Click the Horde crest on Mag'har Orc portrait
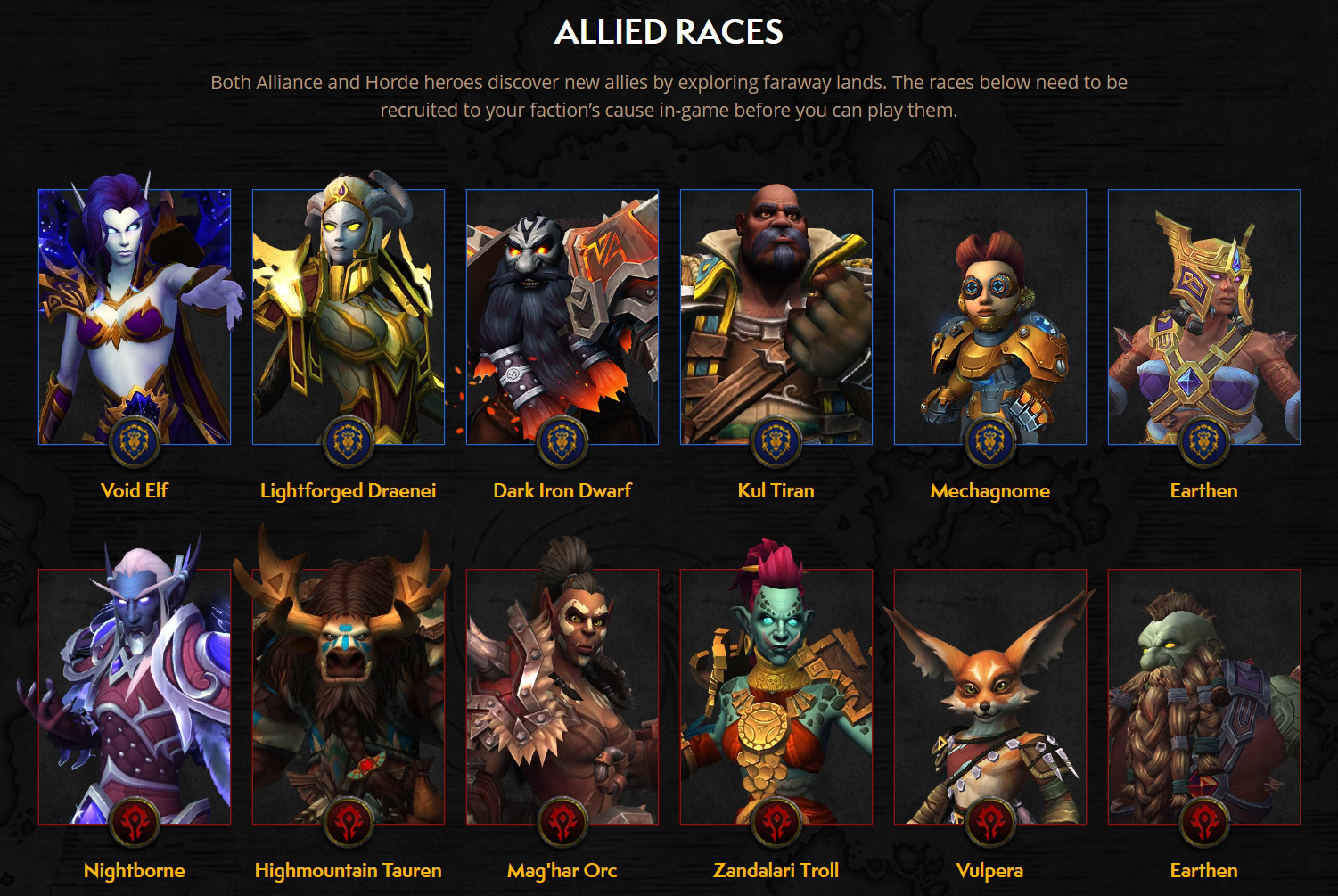 562,823
